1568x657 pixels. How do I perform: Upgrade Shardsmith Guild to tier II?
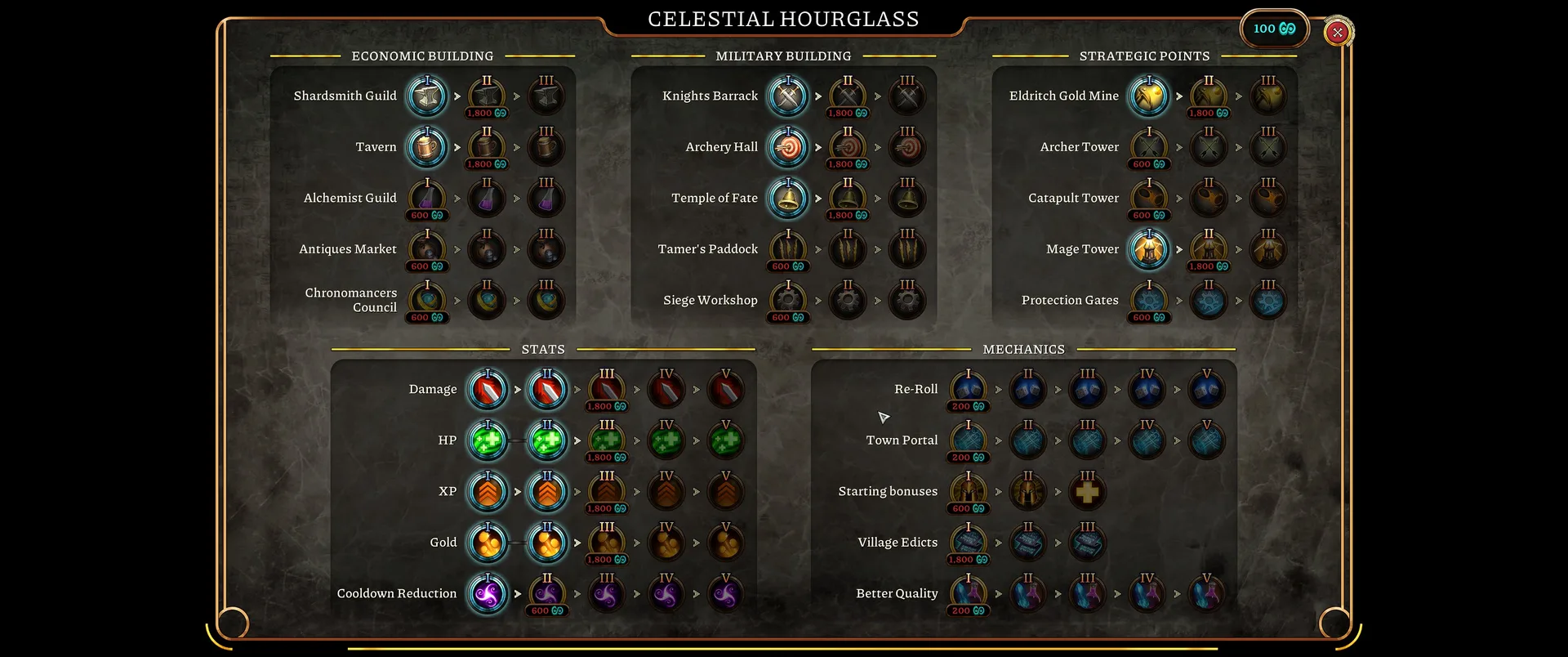coord(487,96)
